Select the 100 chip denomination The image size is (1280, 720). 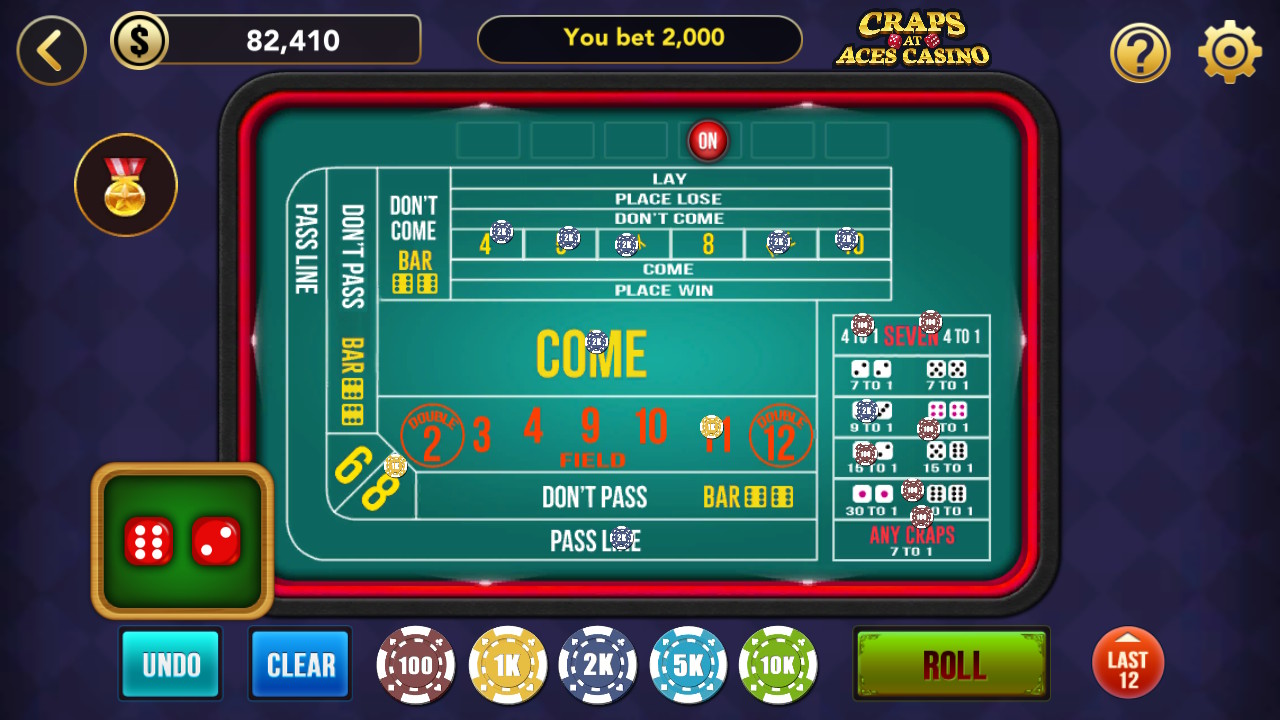pos(415,664)
